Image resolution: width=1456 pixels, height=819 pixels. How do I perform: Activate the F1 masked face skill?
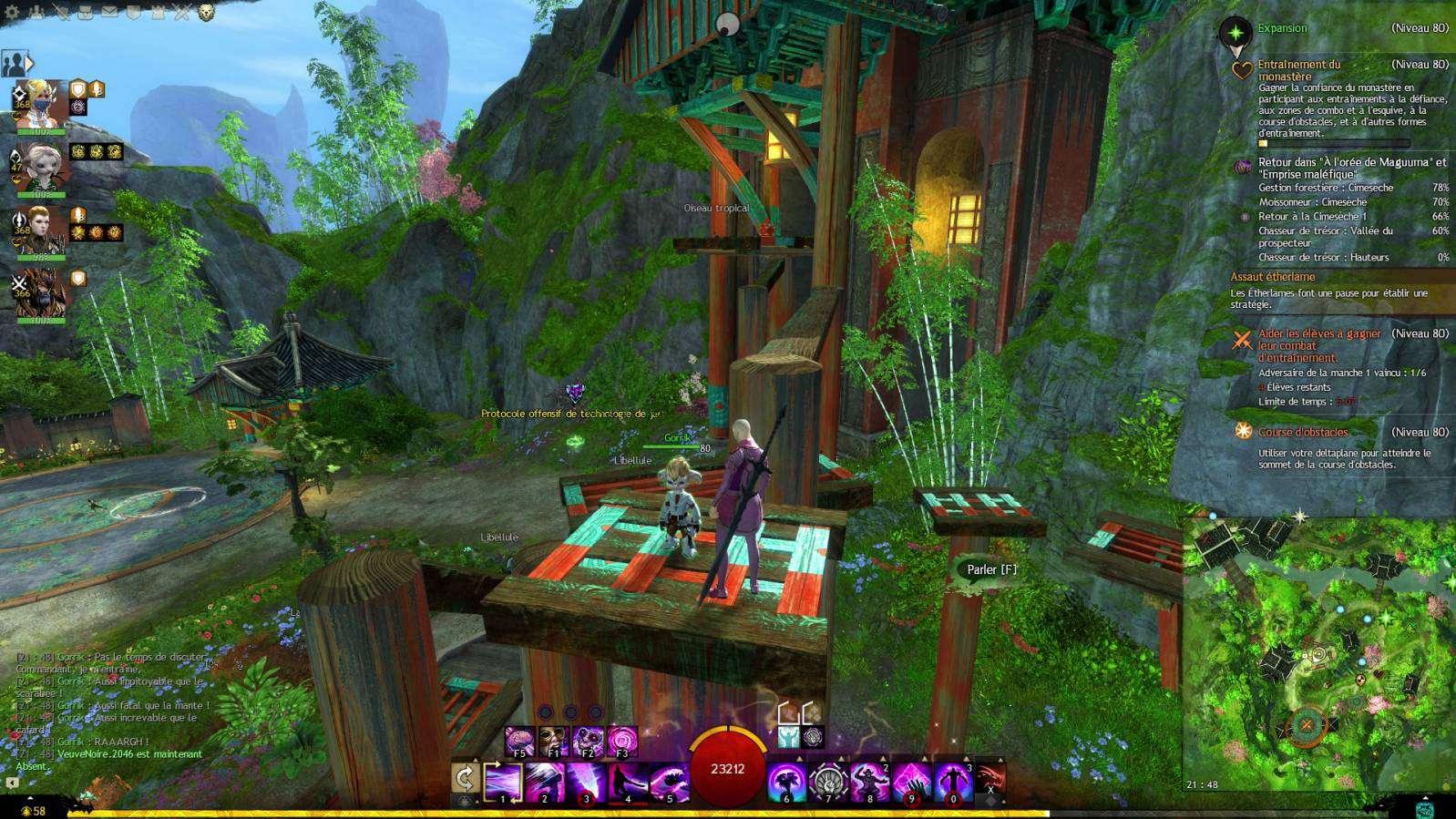coord(553,742)
